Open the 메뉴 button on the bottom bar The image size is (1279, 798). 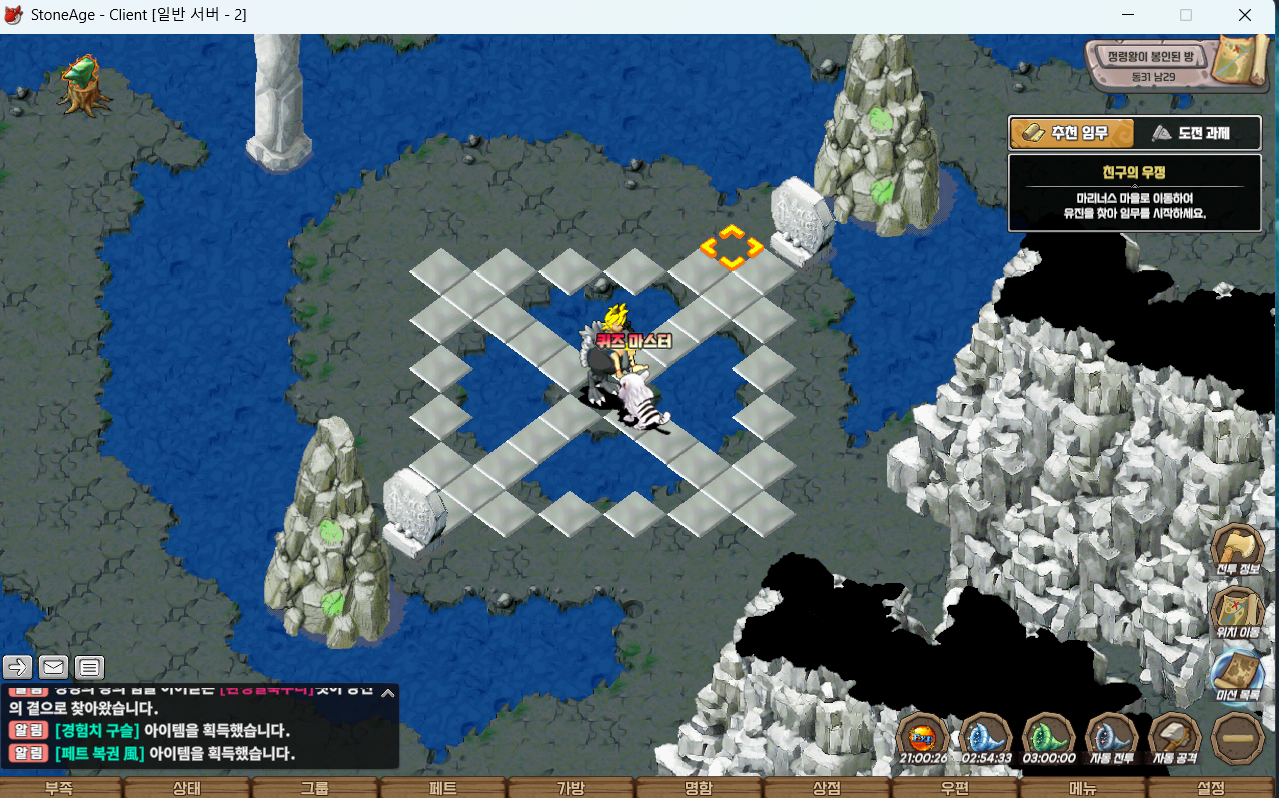coord(1082,788)
